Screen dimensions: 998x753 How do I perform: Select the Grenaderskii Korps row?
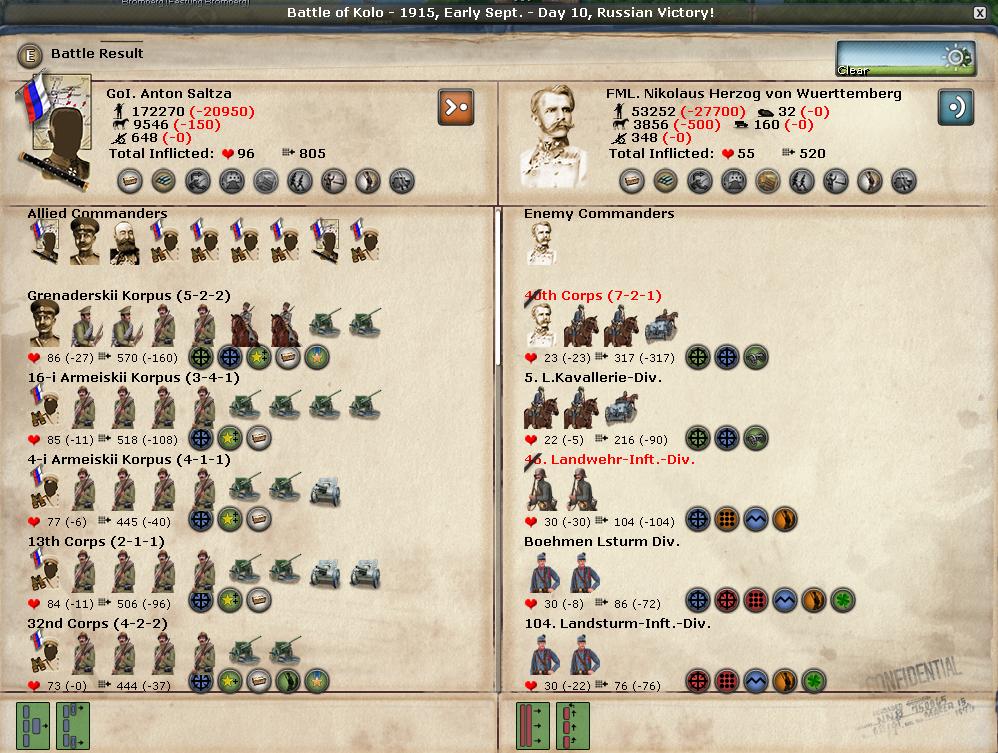[128, 296]
